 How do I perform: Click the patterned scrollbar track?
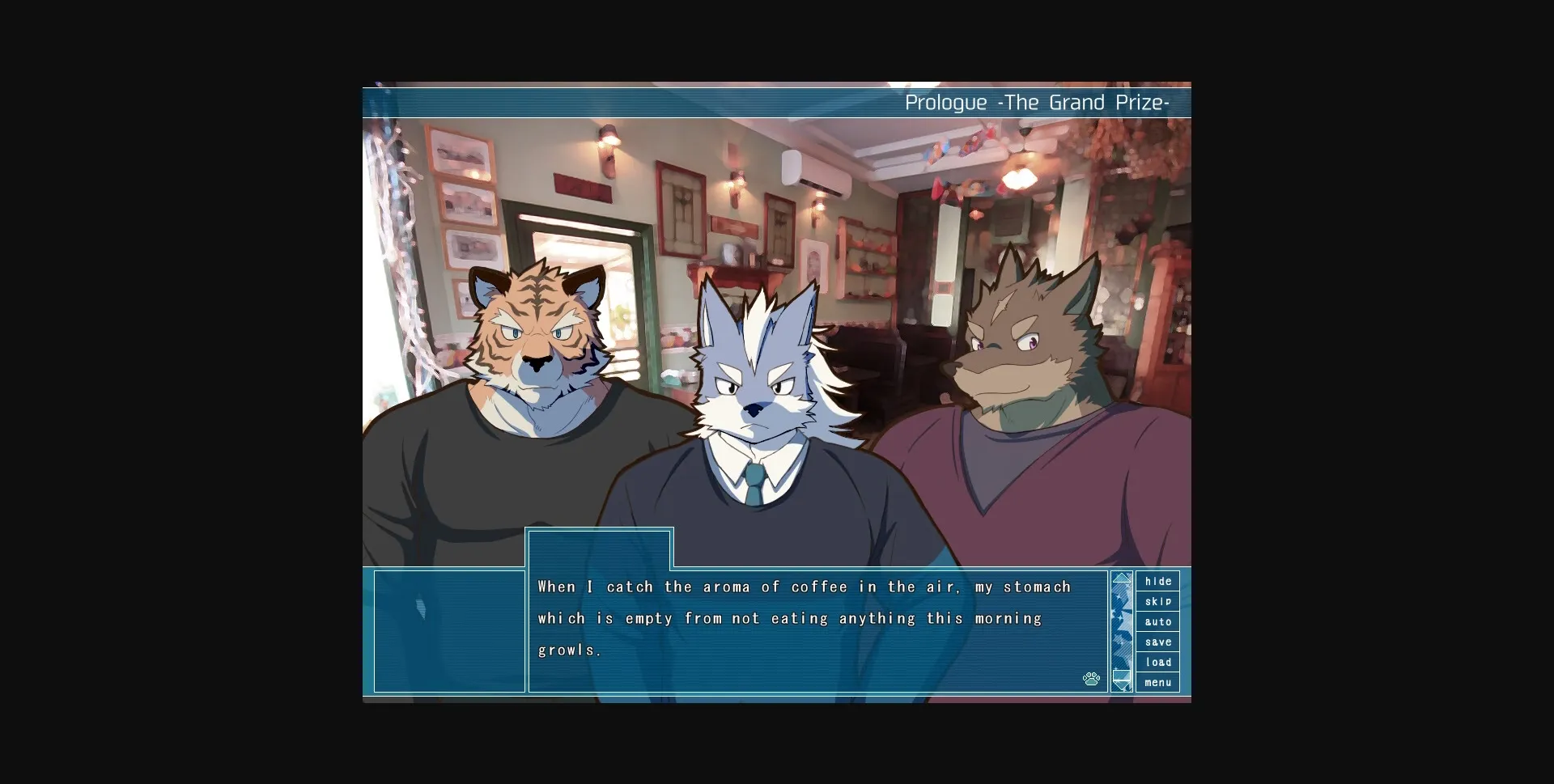pyautogui.click(x=1122, y=629)
